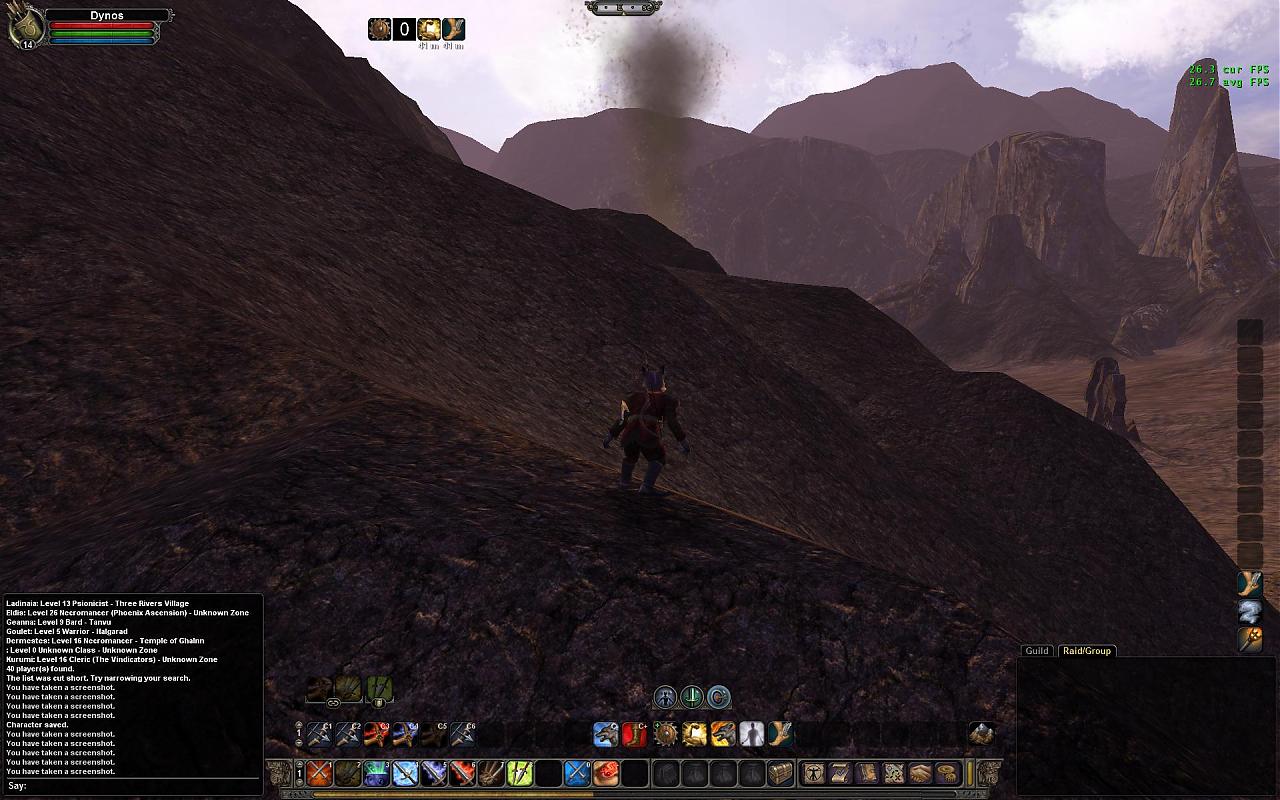Use the green arrow shot ability
This screenshot has width=1280, height=800.
(x=519, y=773)
